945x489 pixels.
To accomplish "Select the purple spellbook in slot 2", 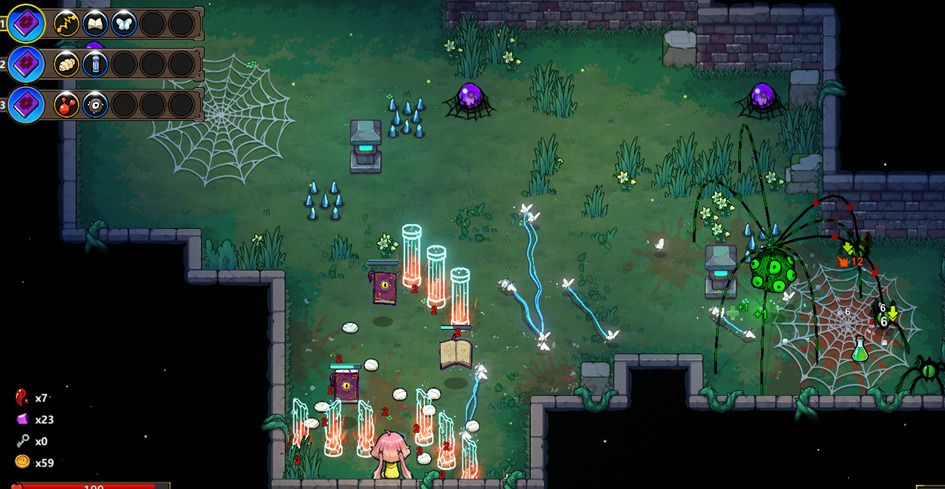I will click(x=27, y=64).
